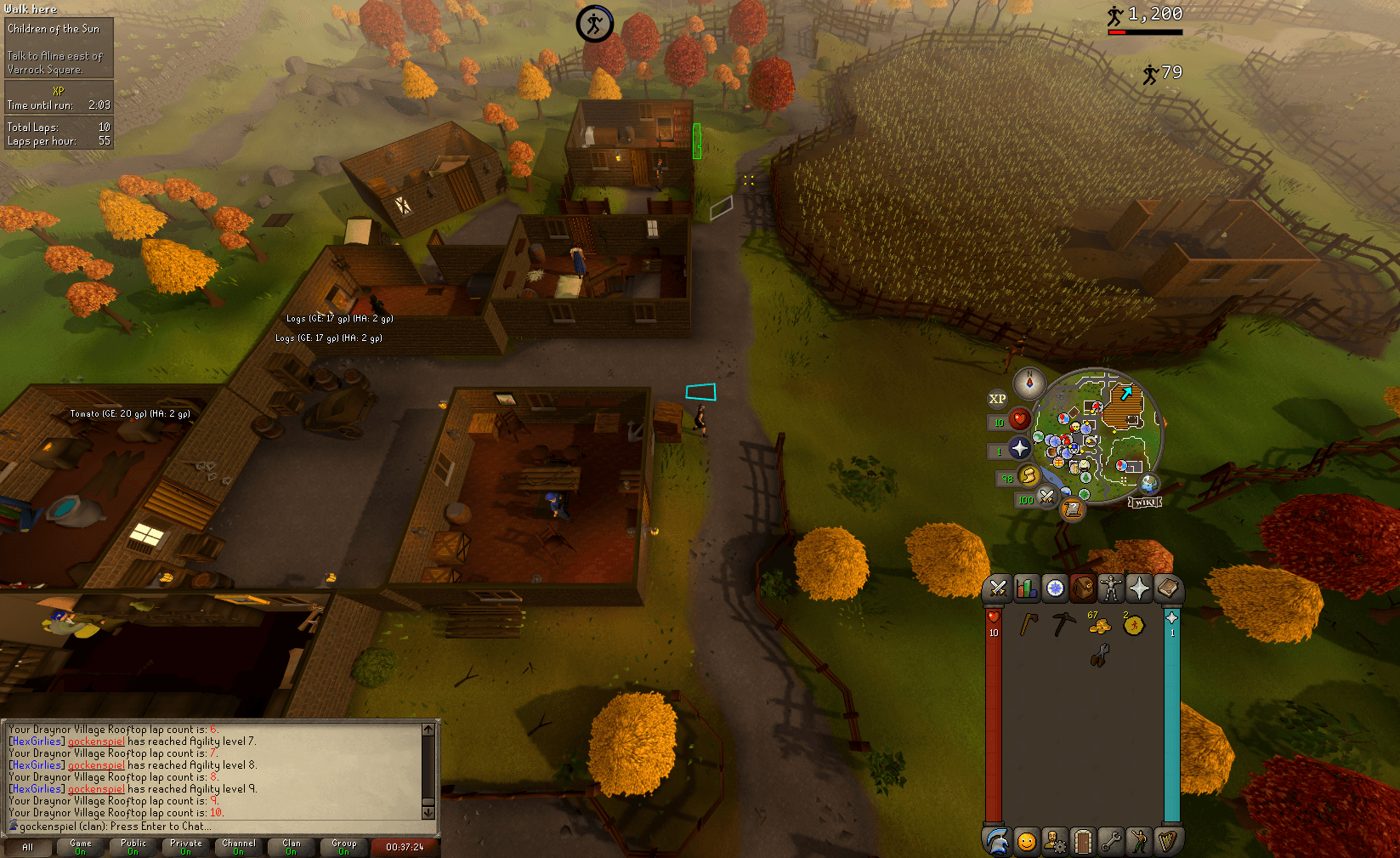Open the Prayer tab

click(1139, 588)
